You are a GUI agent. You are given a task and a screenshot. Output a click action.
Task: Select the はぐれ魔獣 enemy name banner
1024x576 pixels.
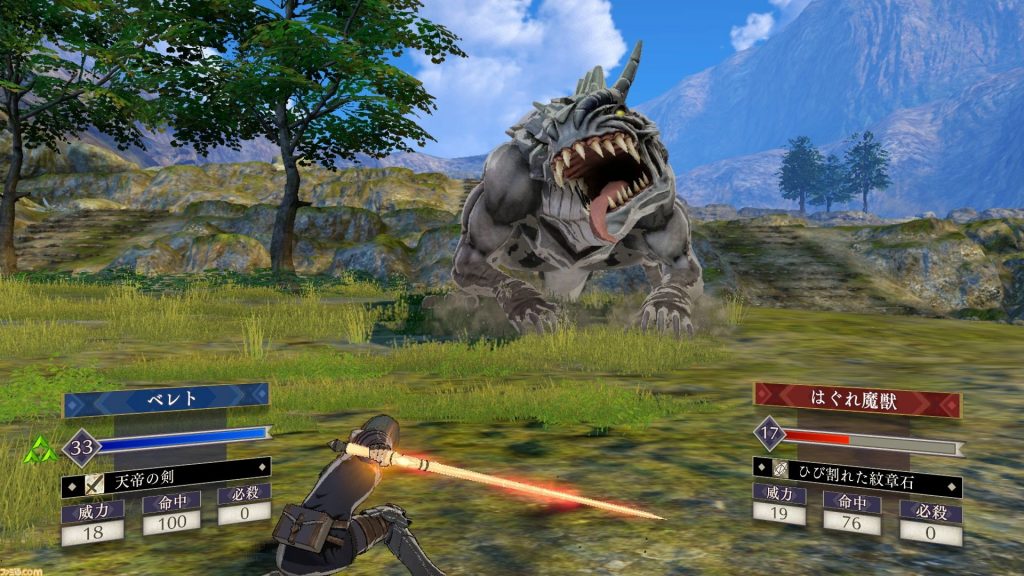coord(857,400)
